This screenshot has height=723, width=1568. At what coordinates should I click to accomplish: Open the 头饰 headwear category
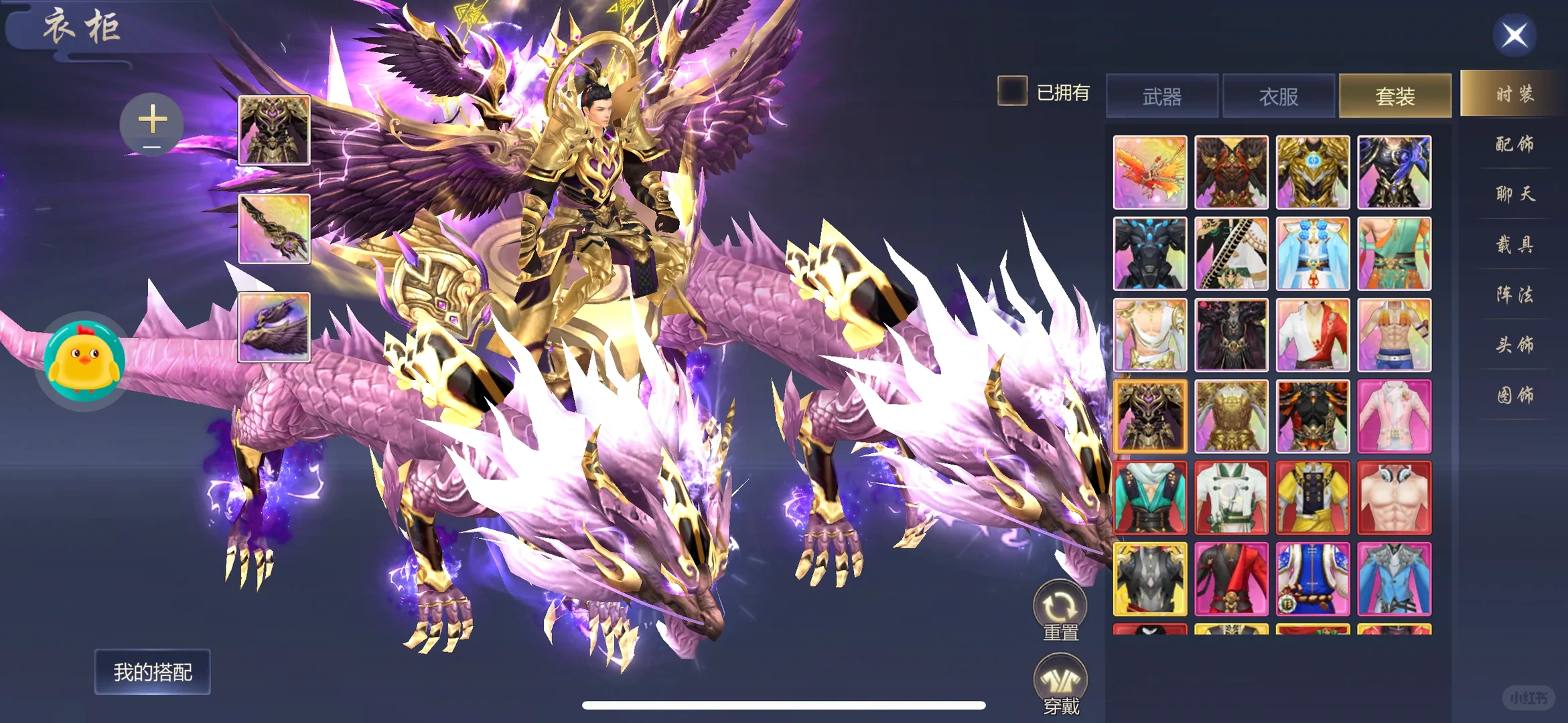(1514, 345)
